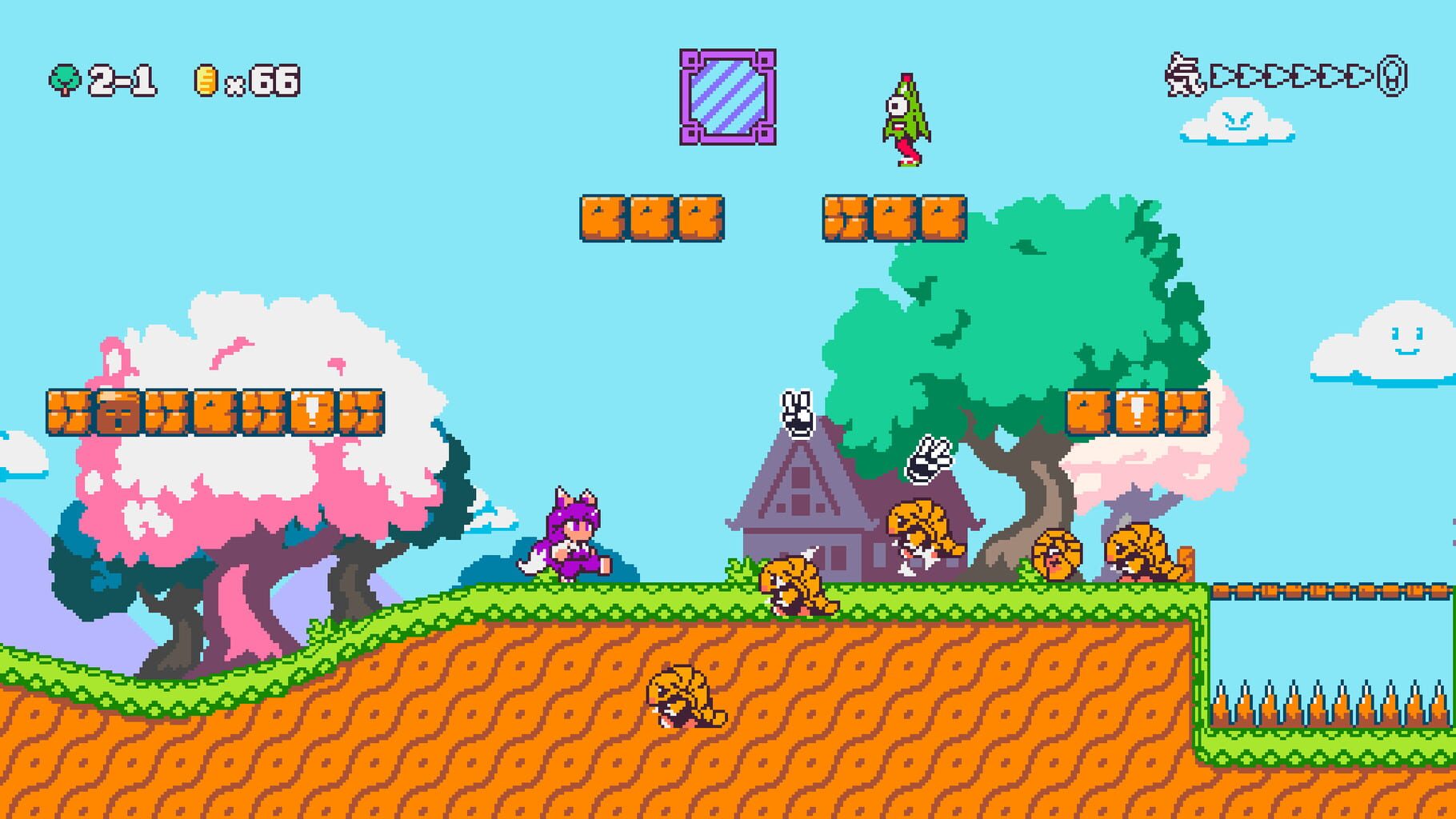Click the rabbit stamina icon top right
The image size is (1456, 819).
(x=1184, y=76)
